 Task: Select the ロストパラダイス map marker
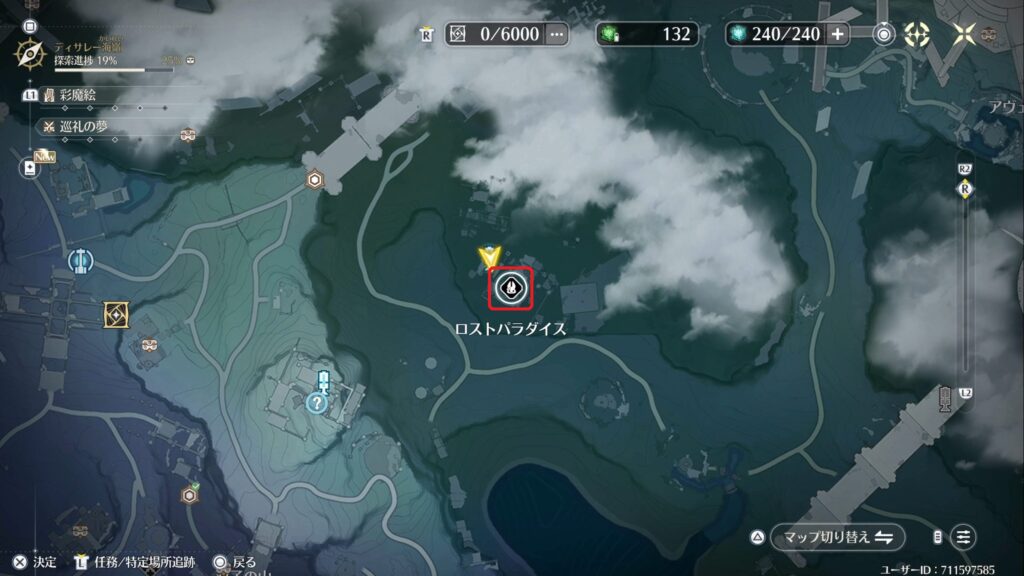[509, 289]
